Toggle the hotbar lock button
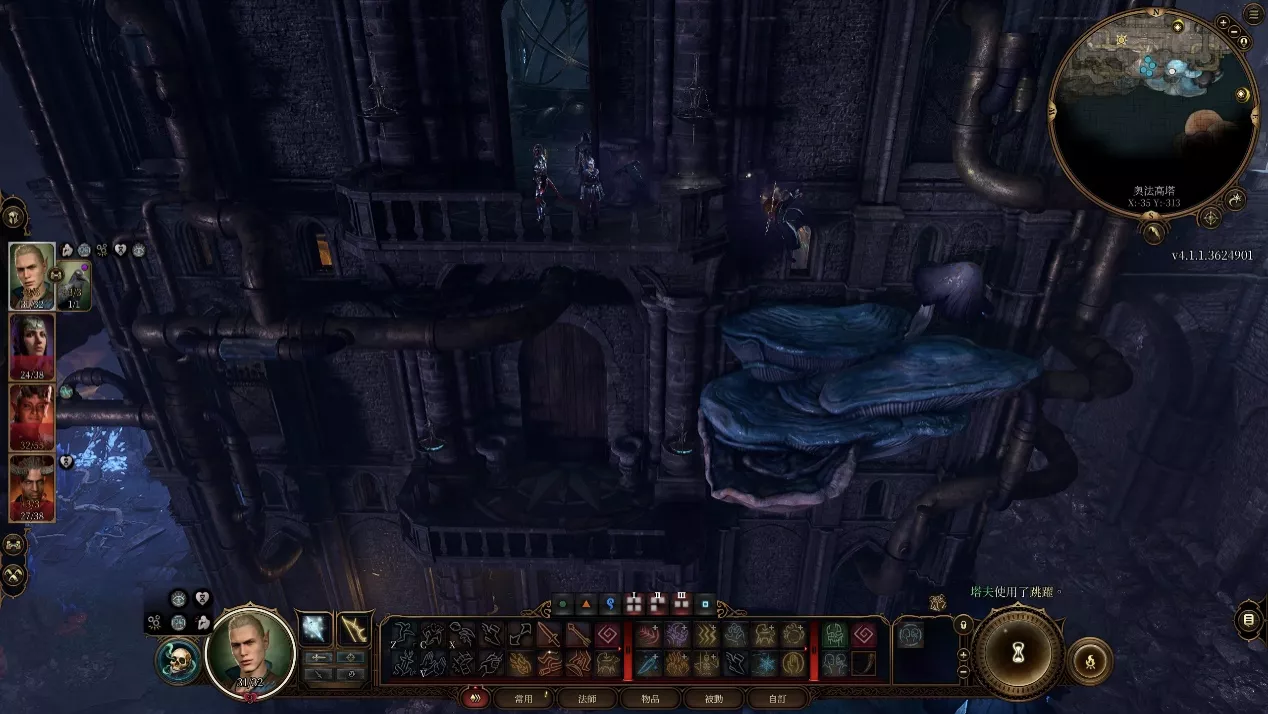This screenshot has width=1268, height=714. (x=963, y=625)
